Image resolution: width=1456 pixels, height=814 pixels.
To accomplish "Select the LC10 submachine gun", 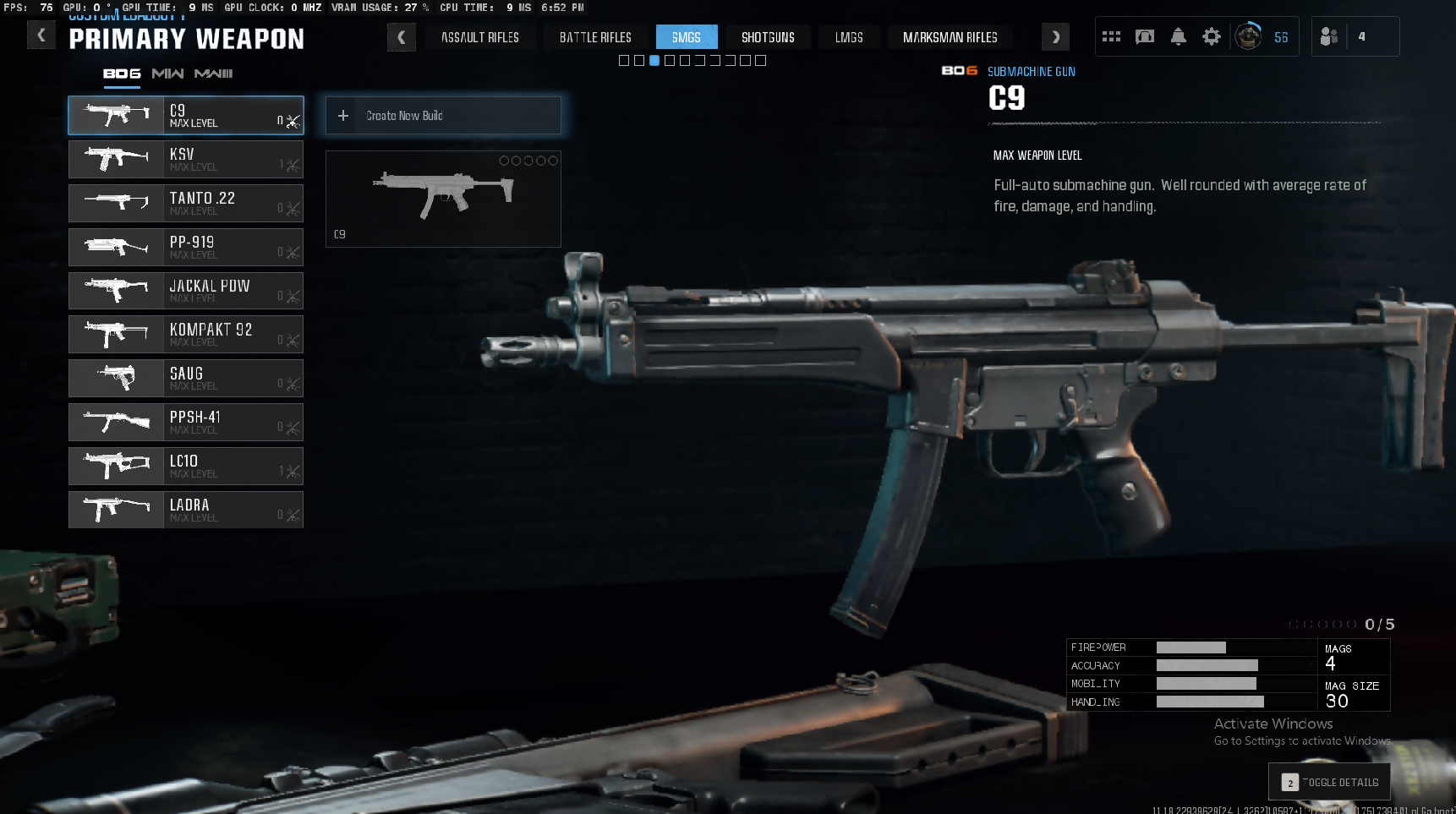I will click(186, 467).
